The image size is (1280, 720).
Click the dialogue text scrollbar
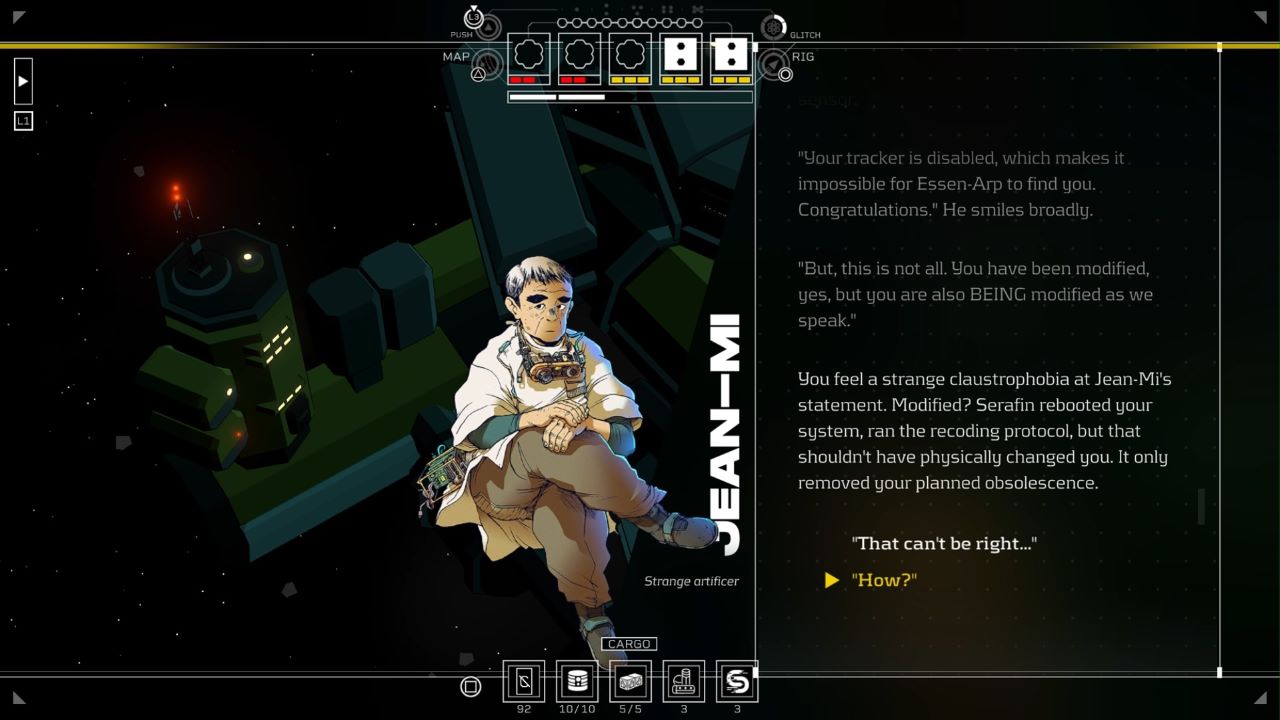[1201, 506]
